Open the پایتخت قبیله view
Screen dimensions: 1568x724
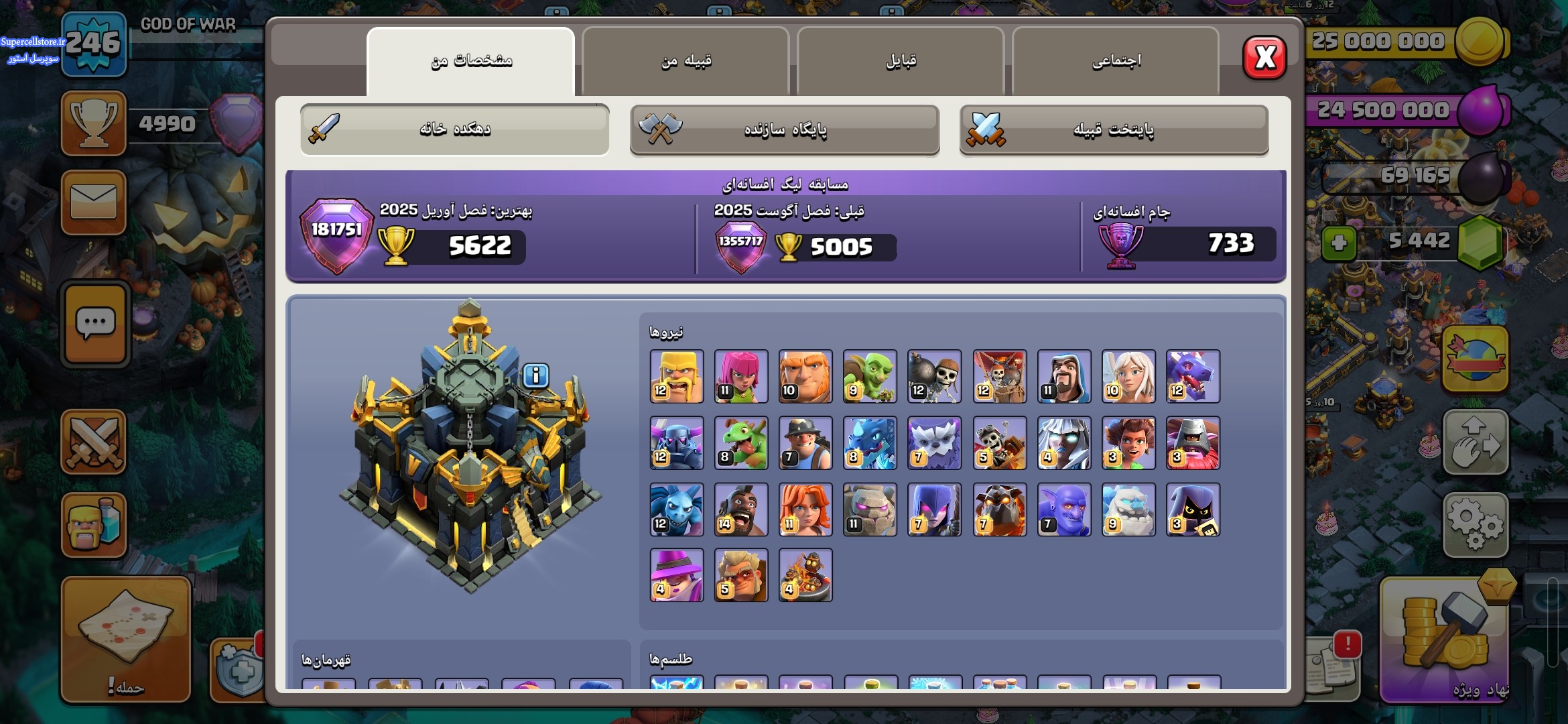click(1114, 129)
